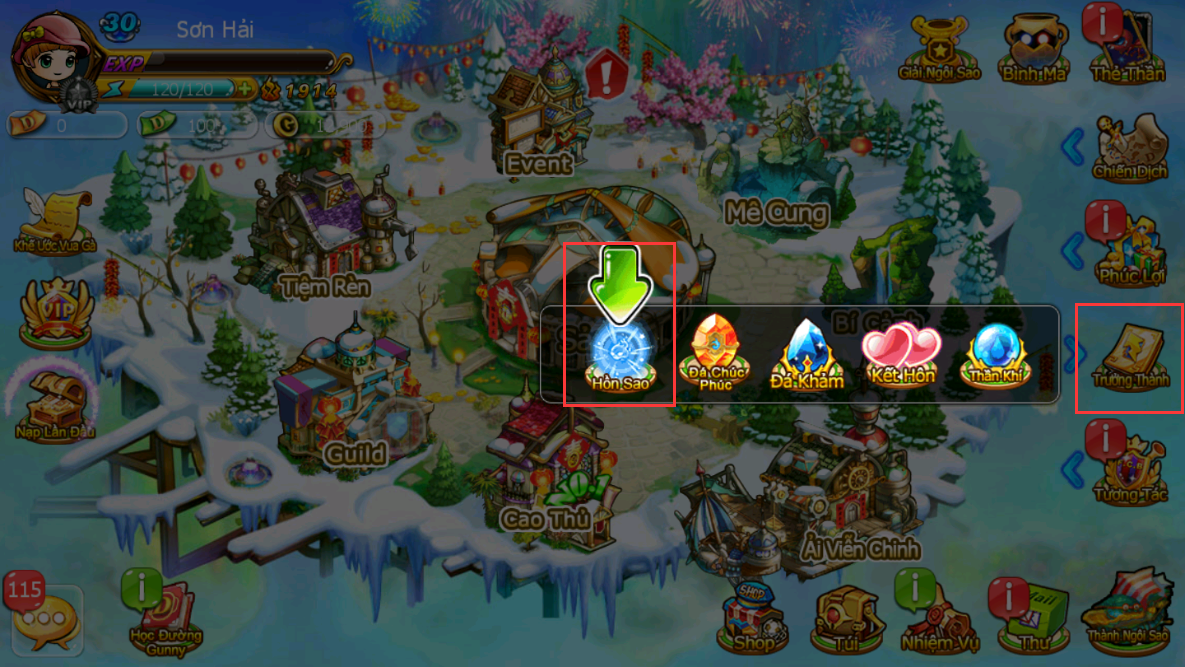Open the Binh Mã menu
1185x667 pixels.
(1035, 48)
